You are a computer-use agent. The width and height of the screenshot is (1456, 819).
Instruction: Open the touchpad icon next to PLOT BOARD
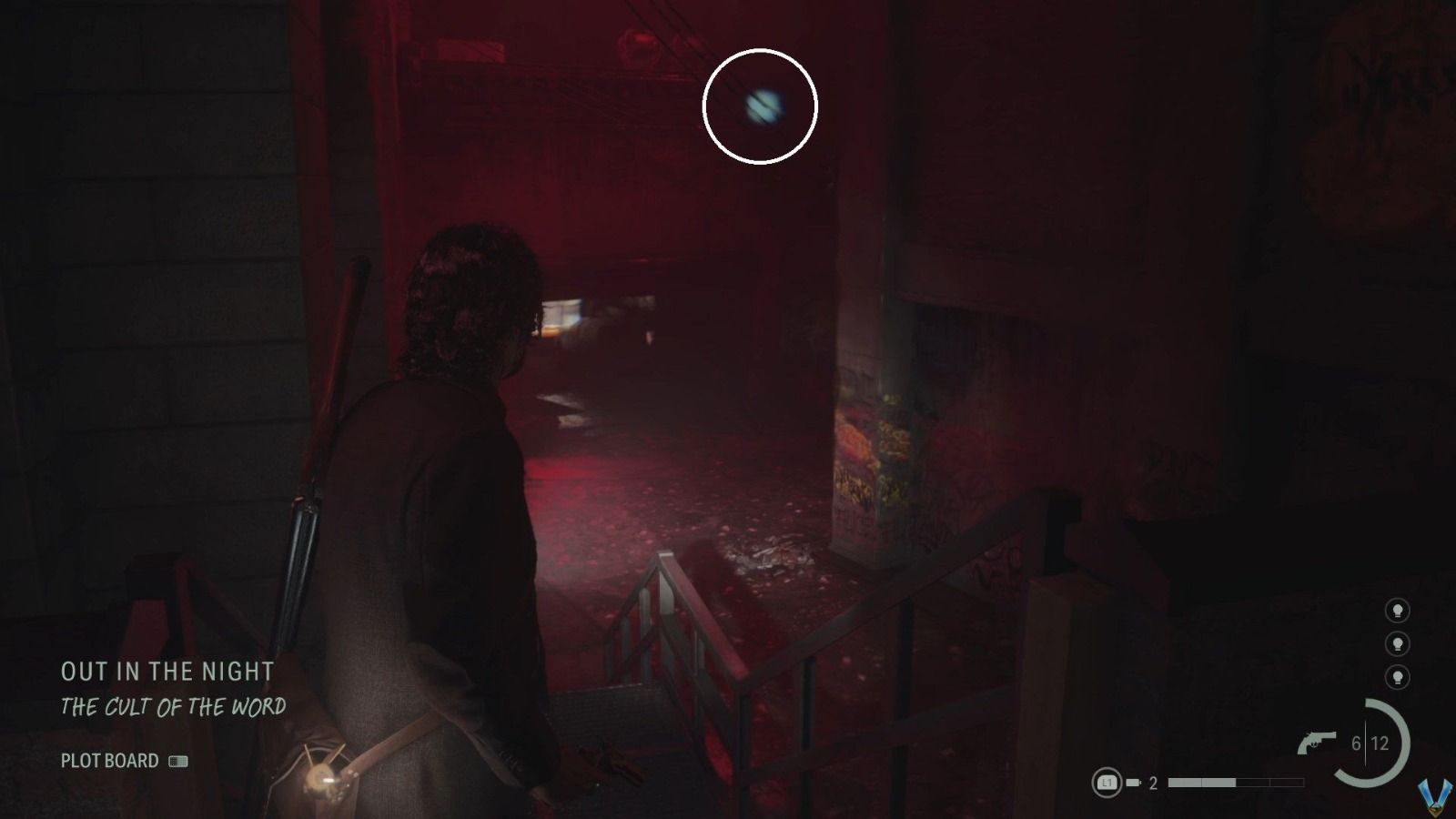tap(178, 761)
